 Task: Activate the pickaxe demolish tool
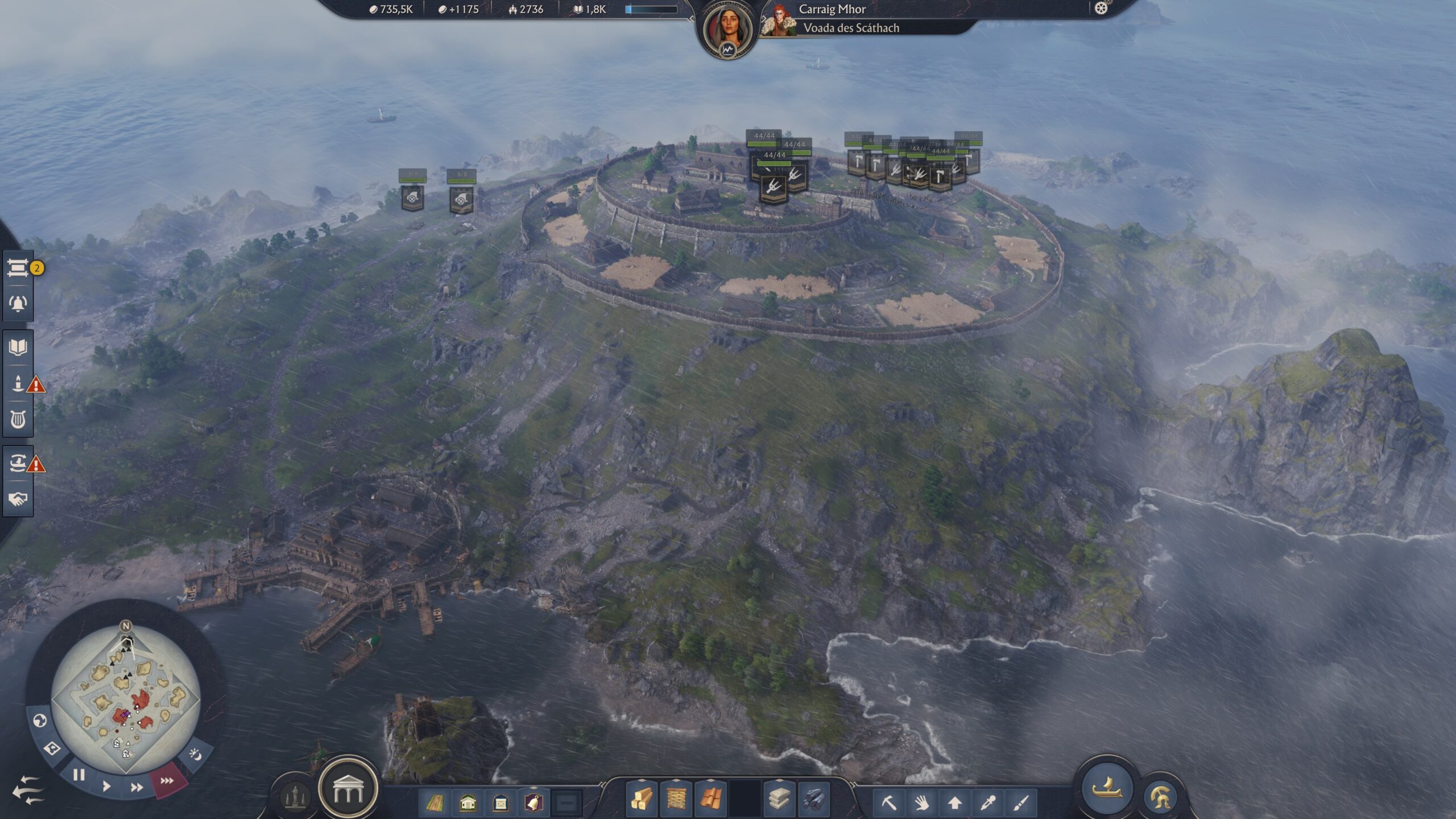click(889, 803)
